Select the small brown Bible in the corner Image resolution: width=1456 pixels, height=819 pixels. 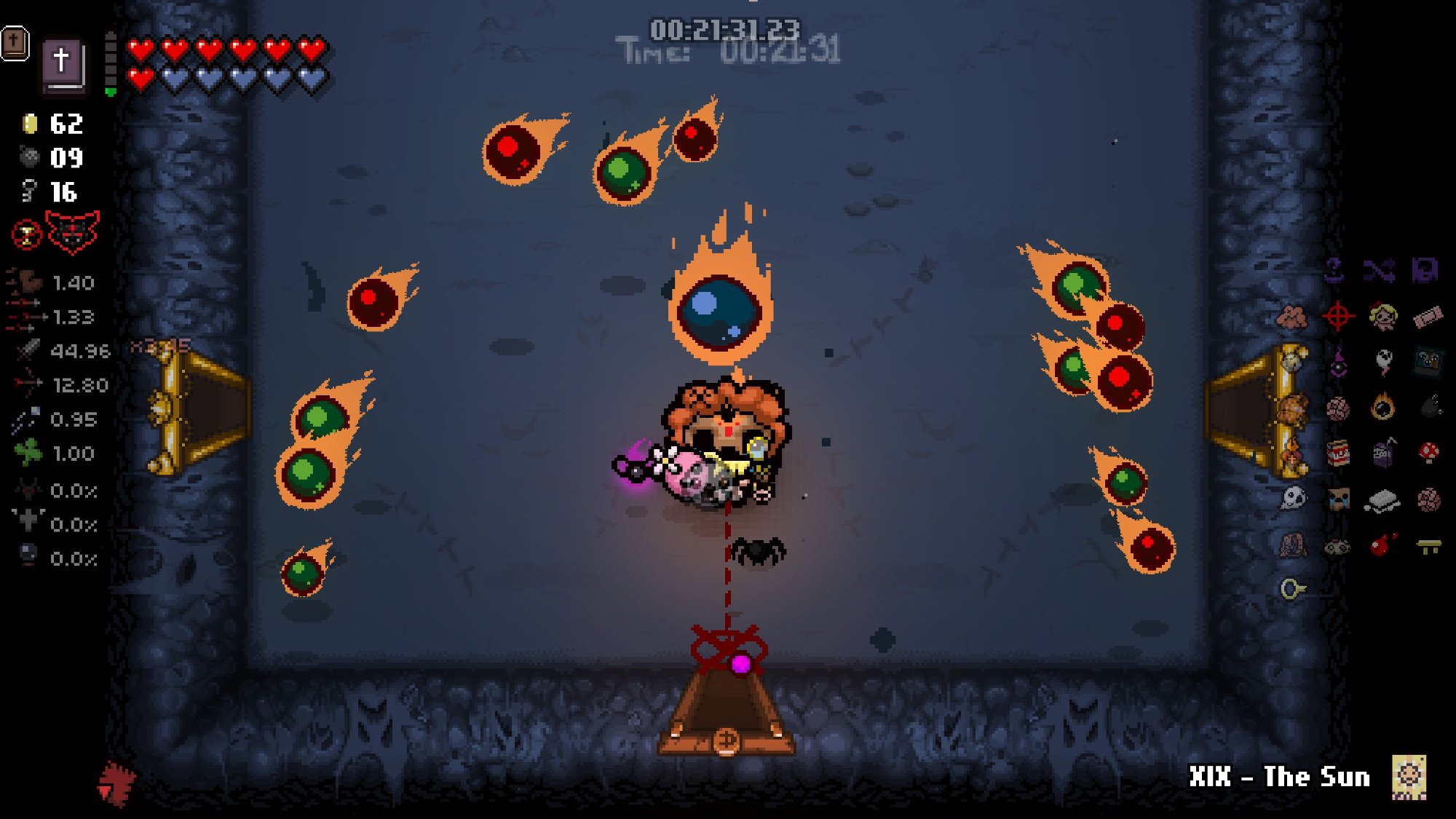(x=15, y=43)
